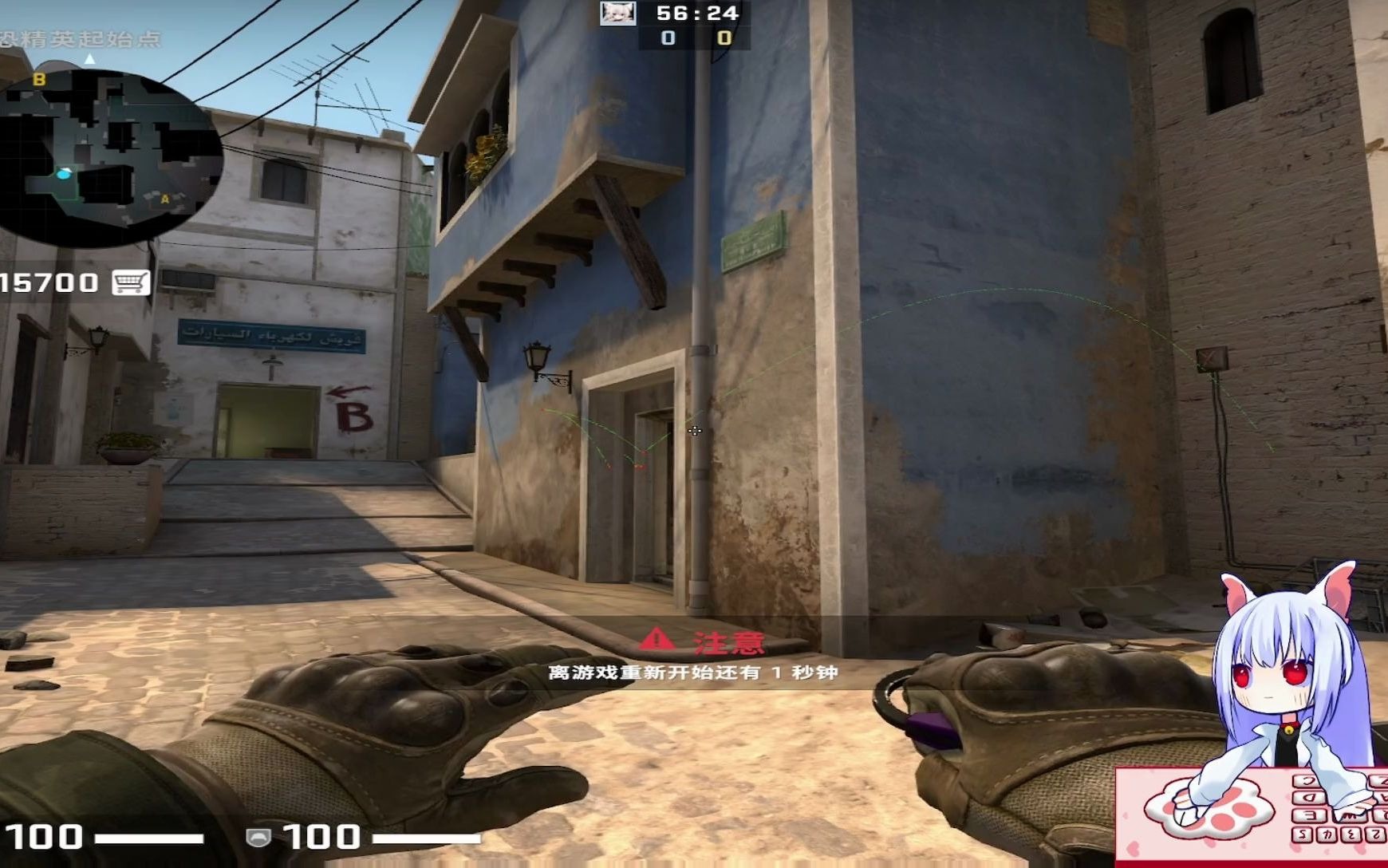Screen dimensions: 1388x868
Task: Click the shopping cart buy menu icon
Action: click(130, 282)
